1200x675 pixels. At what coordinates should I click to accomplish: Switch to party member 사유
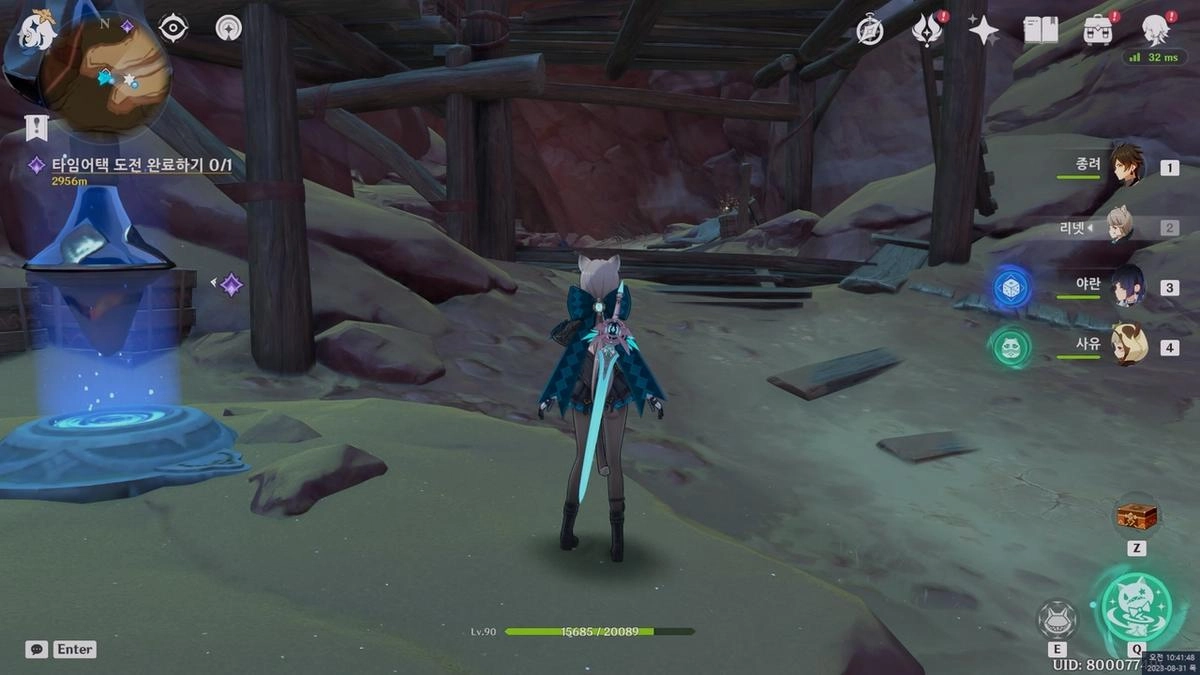point(1125,346)
